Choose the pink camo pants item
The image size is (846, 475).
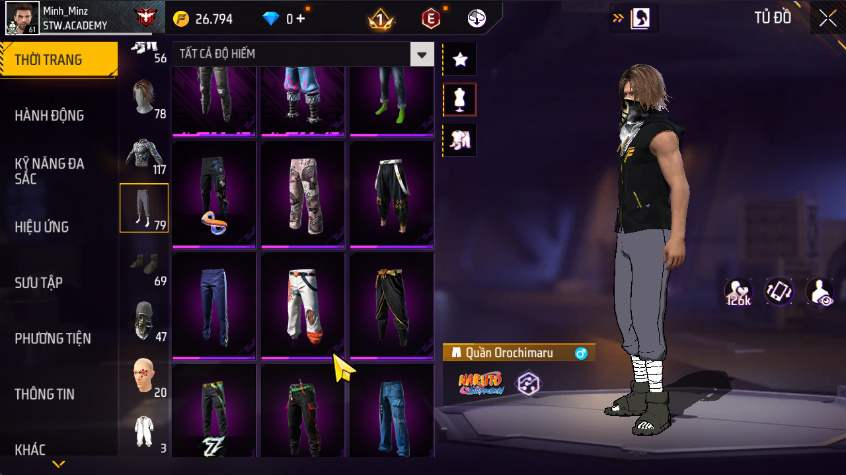pyautogui.click(x=305, y=191)
